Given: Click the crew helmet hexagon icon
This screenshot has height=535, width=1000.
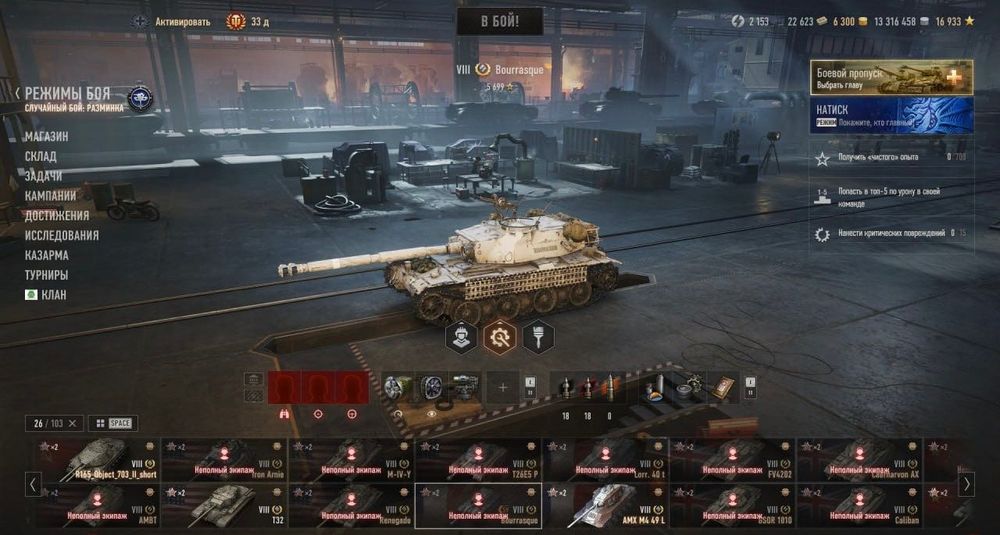Looking at the screenshot, I should point(461,337).
